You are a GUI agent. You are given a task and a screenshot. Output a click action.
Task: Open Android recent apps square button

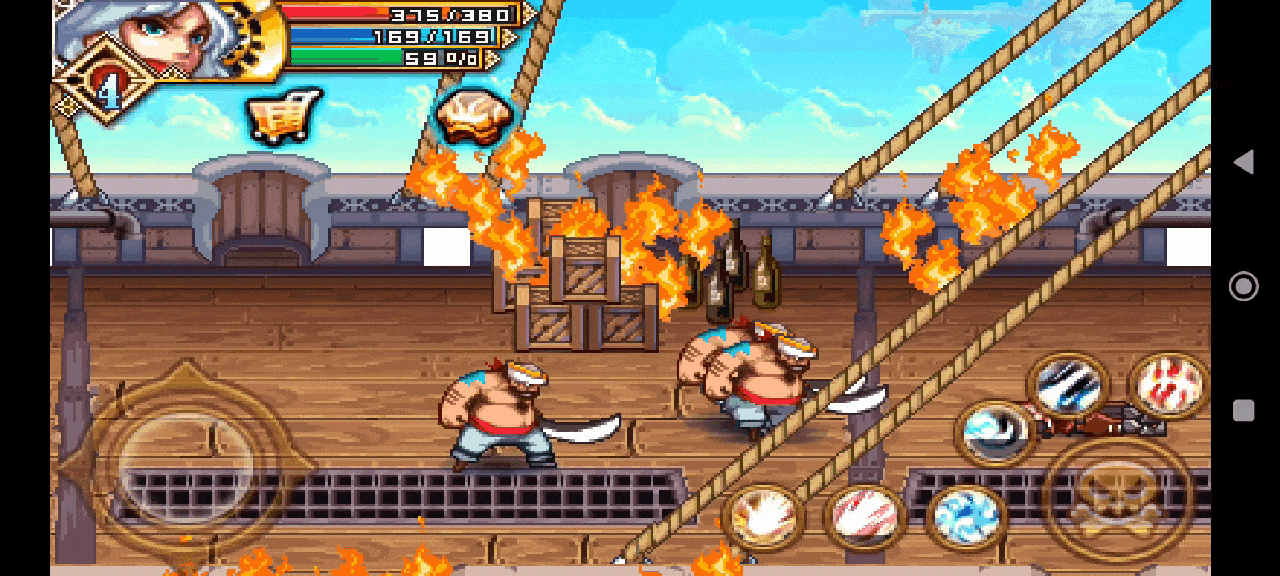click(1243, 411)
